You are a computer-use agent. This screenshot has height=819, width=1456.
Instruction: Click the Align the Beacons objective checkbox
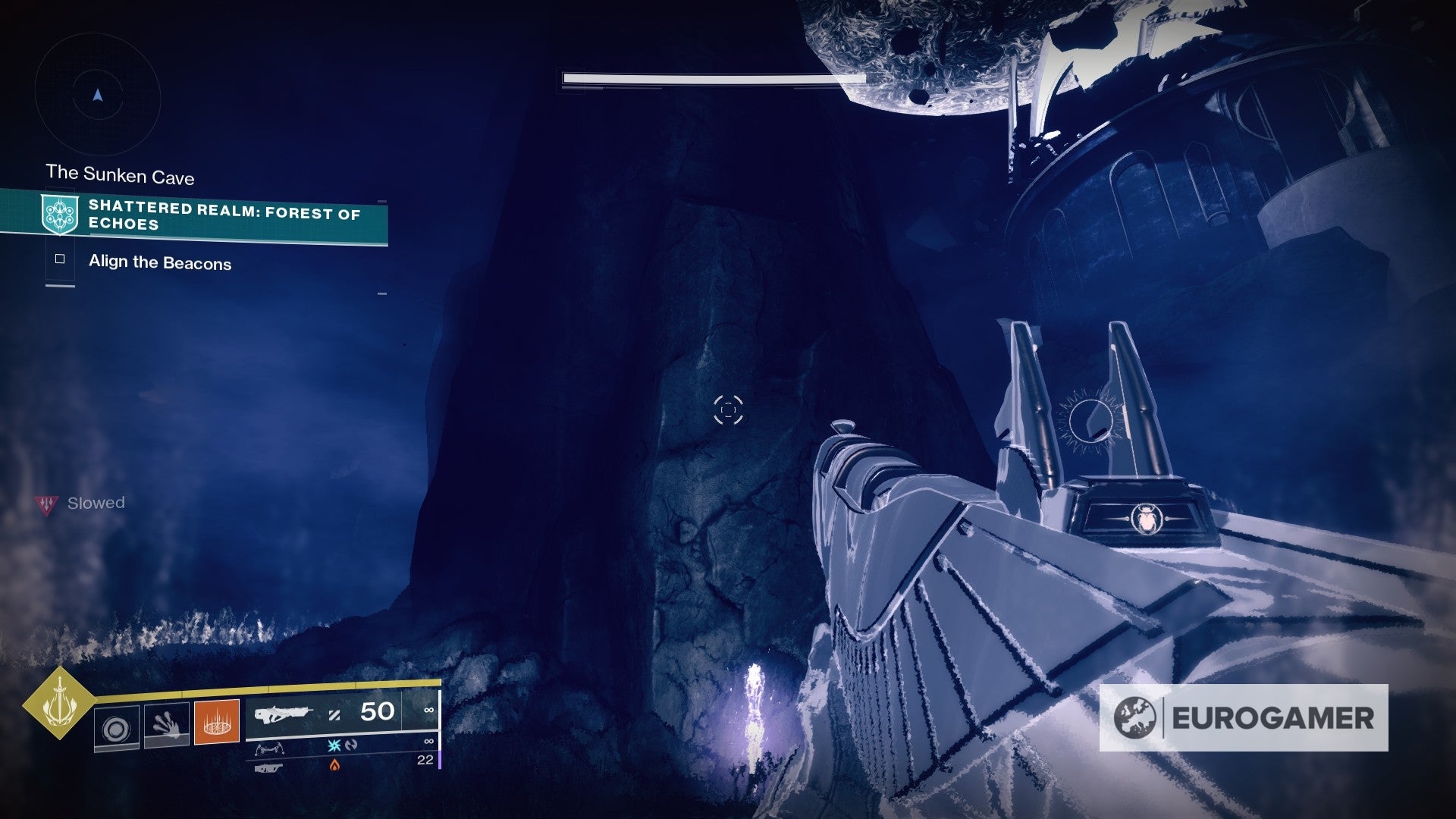point(60,259)
